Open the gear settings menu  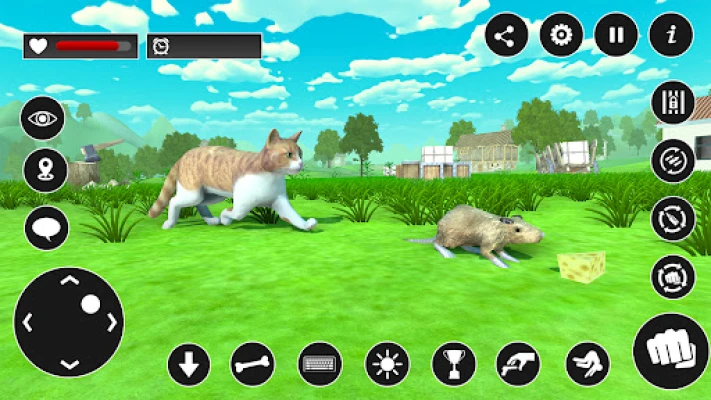coord(561,36)
